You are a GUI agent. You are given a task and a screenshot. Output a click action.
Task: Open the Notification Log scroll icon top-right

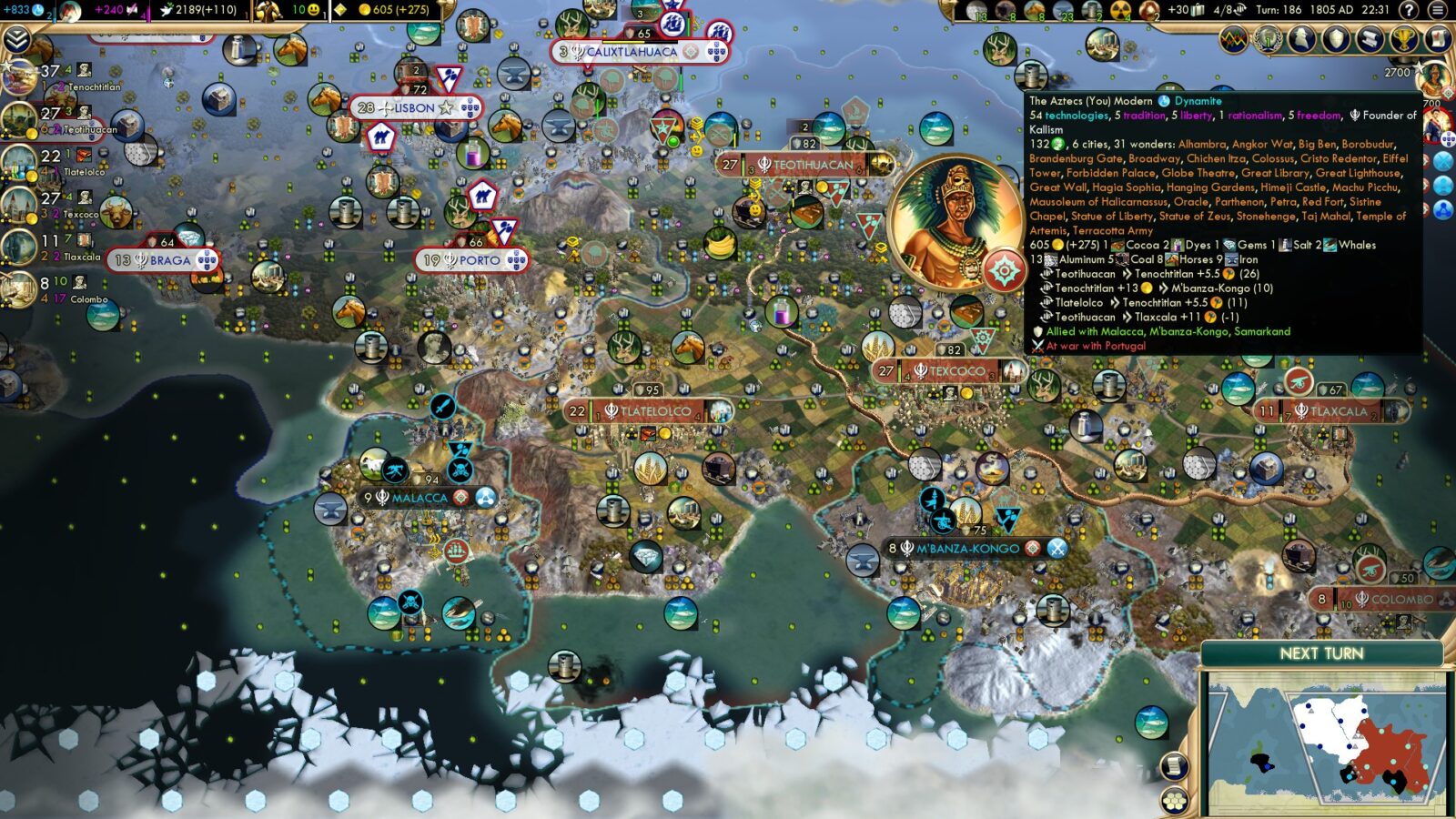(x=1368, y=39)
